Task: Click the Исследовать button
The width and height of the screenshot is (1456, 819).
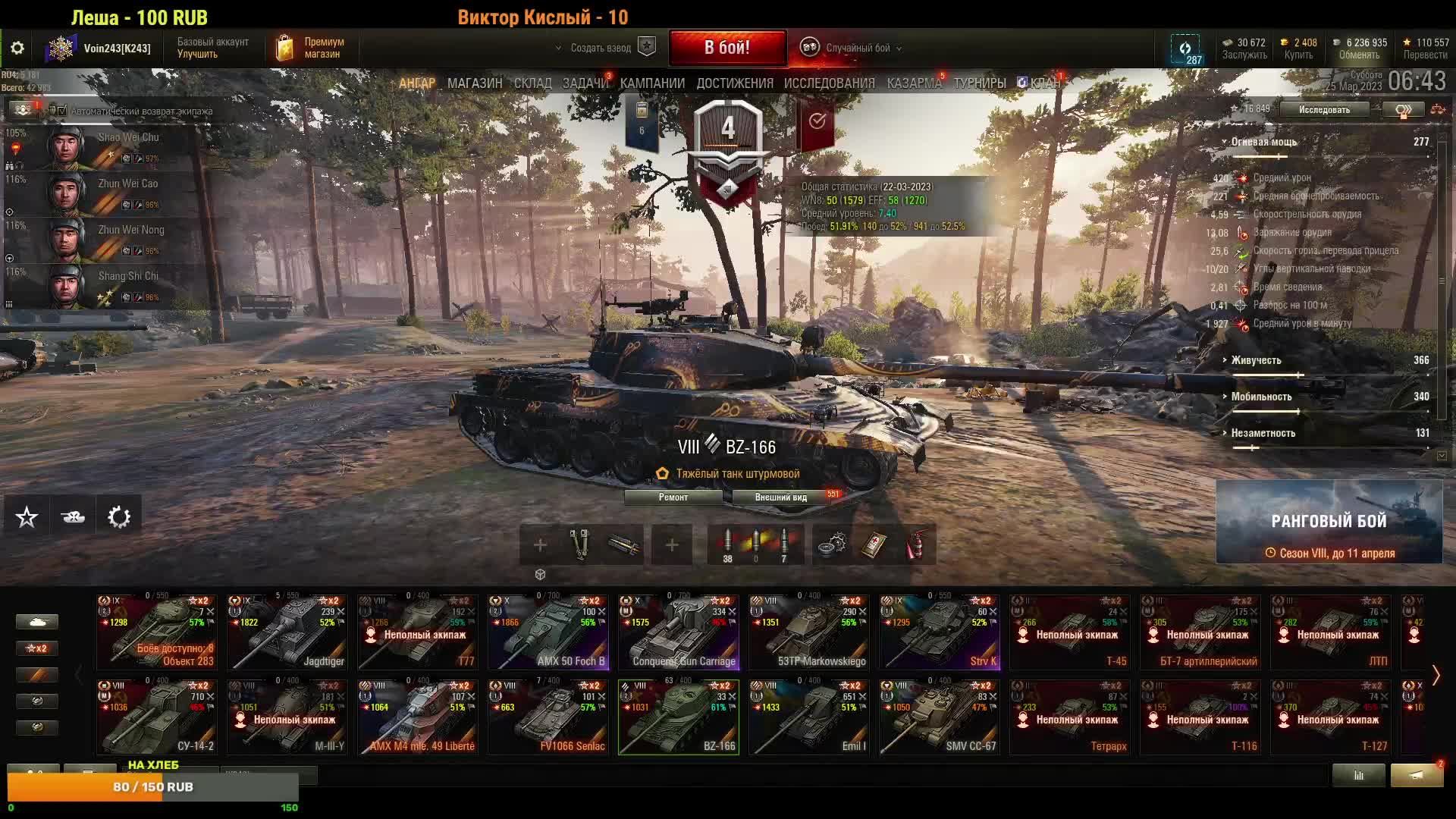Action: click(x=1324, y=110)
